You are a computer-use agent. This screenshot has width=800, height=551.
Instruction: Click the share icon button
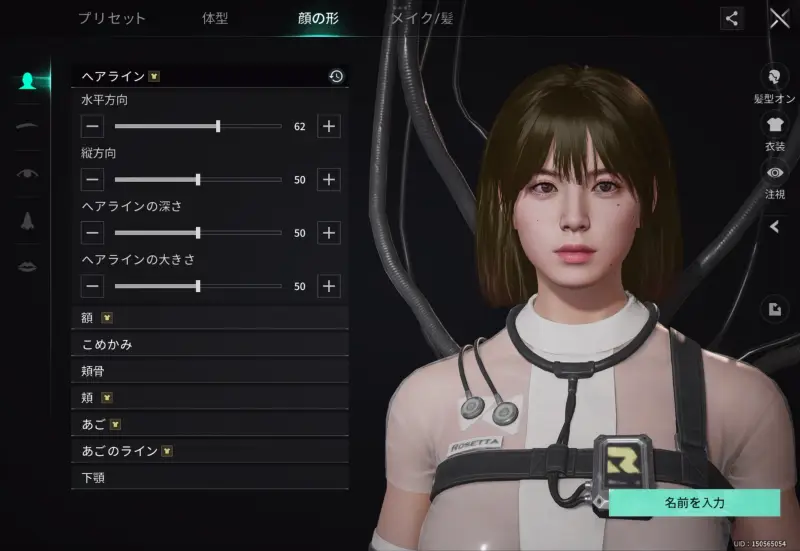(x=732, y=18)
